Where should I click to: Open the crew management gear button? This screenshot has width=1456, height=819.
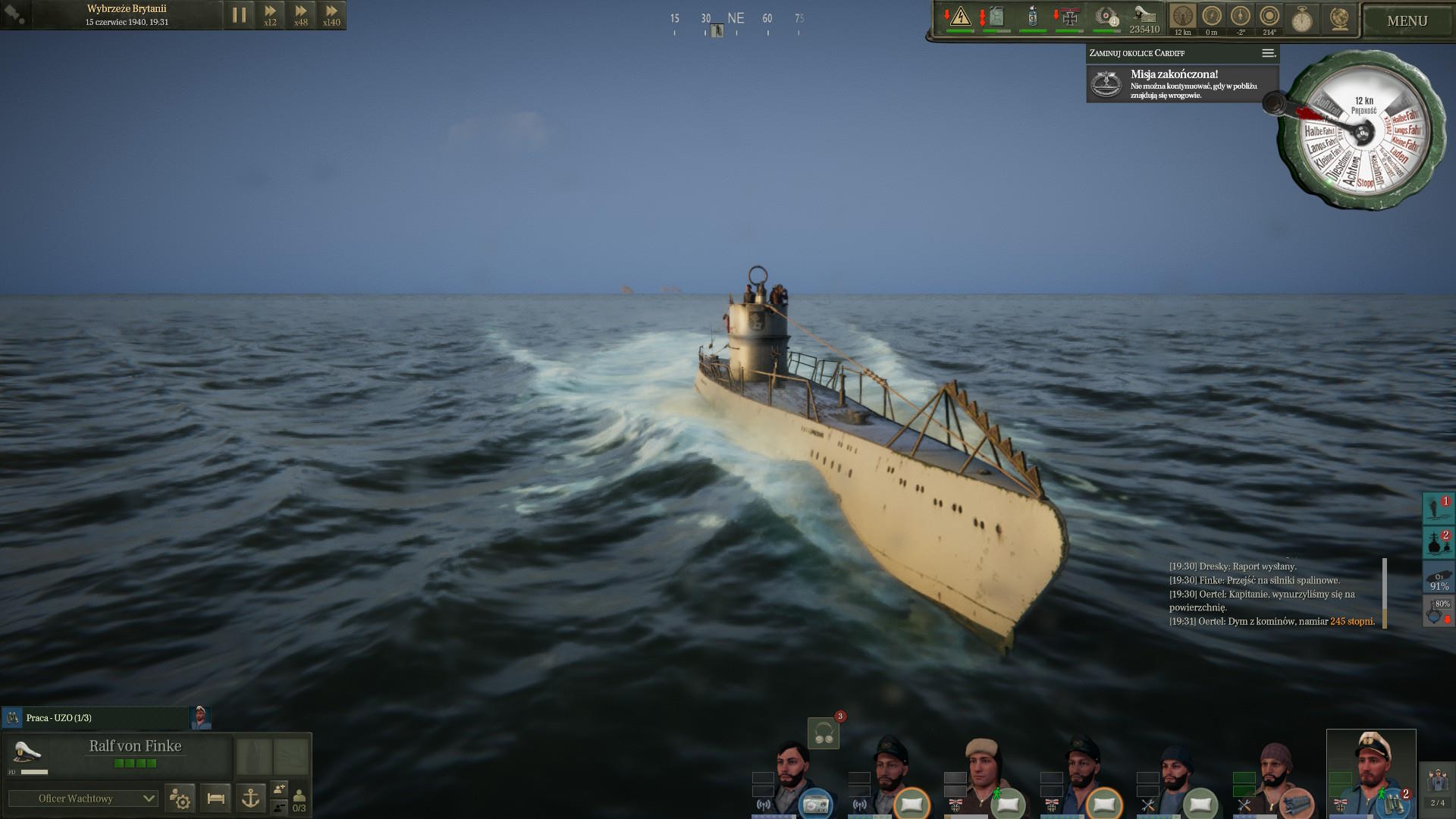180,799
